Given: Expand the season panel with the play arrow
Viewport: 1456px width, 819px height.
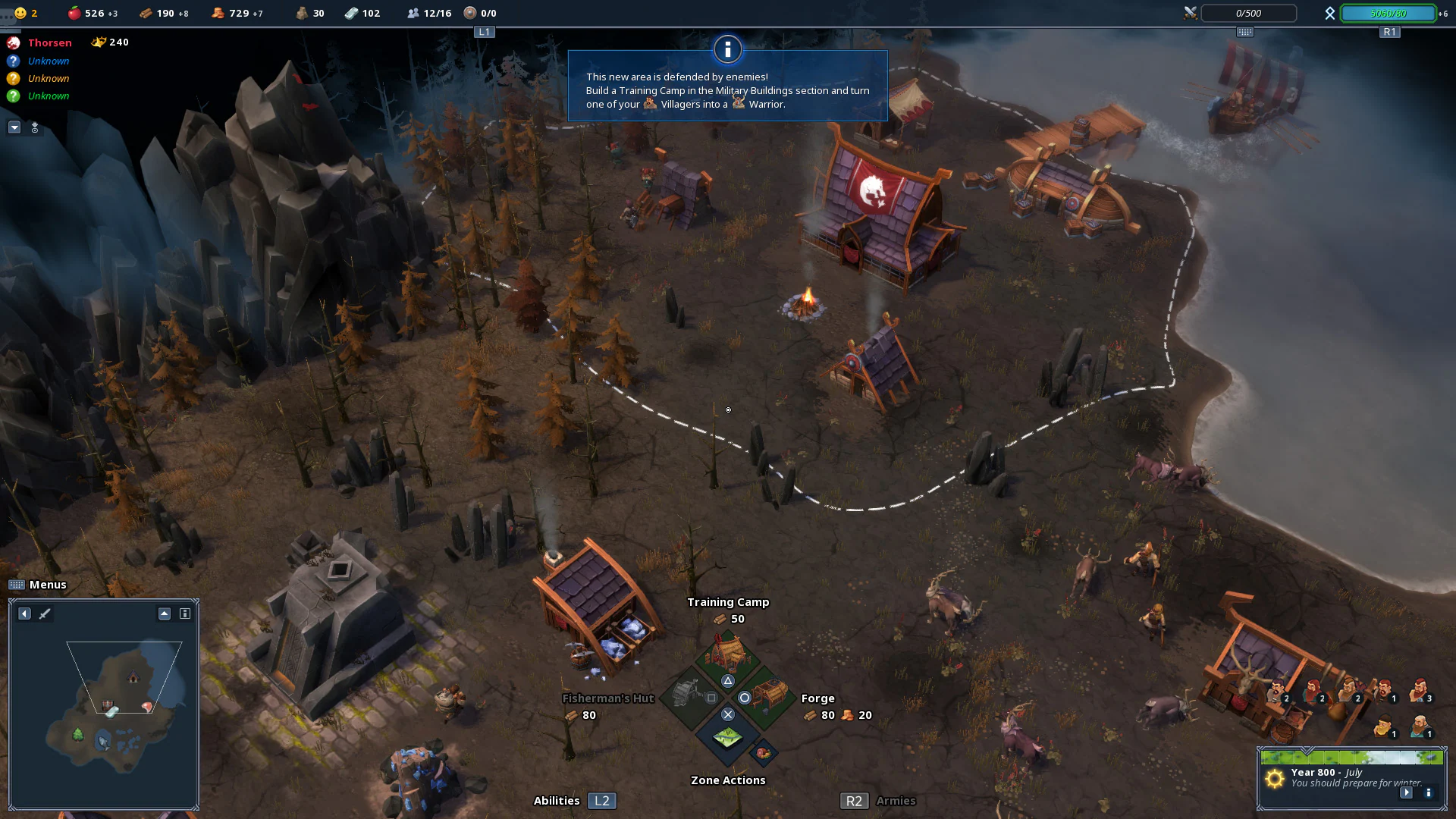Looking at the screenshot, I should (1407, 792).
